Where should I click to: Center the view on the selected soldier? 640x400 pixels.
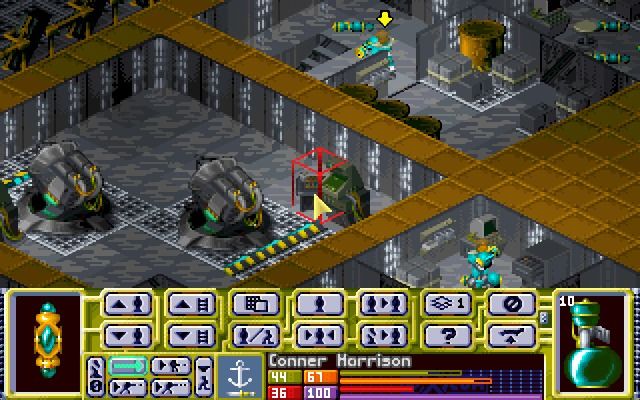319,335
